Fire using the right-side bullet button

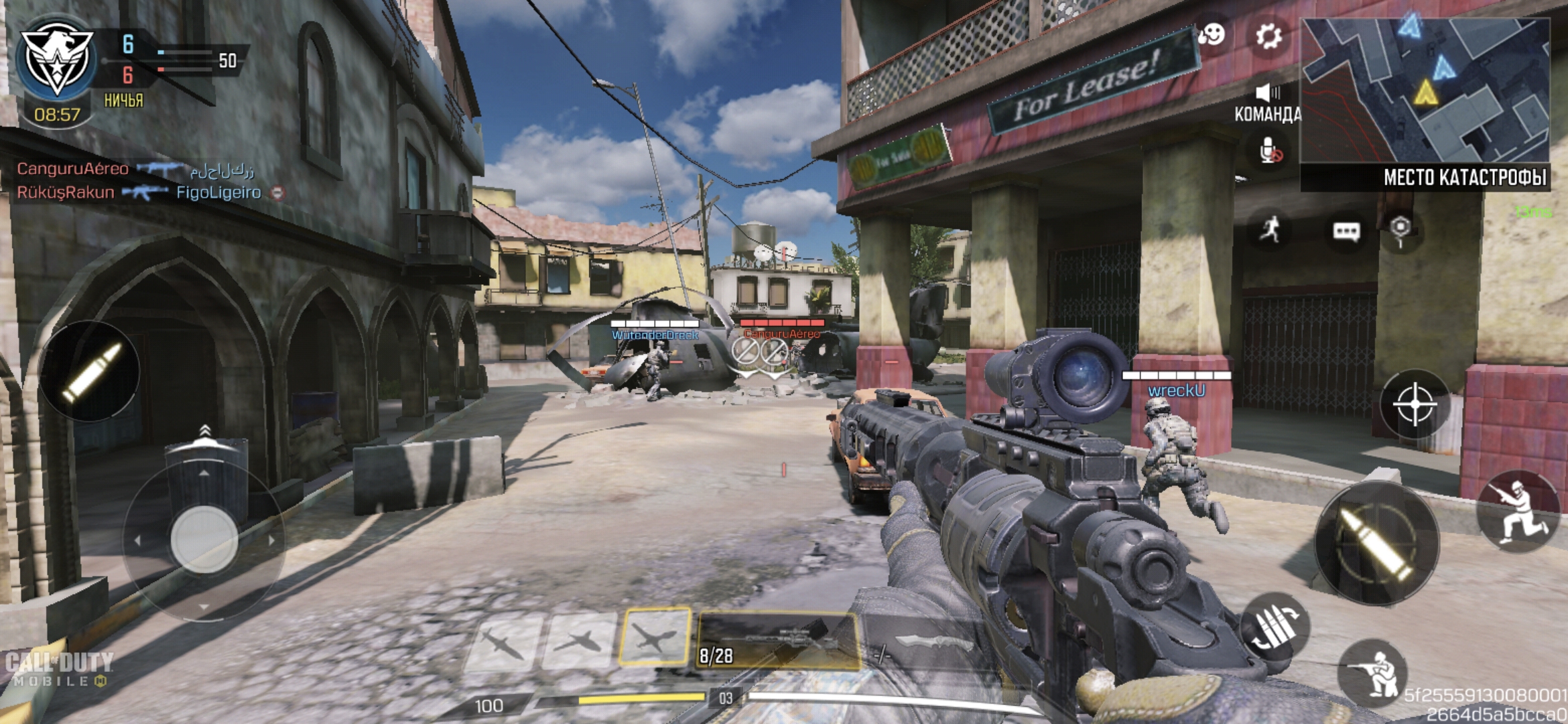(x=1376, y=542)
